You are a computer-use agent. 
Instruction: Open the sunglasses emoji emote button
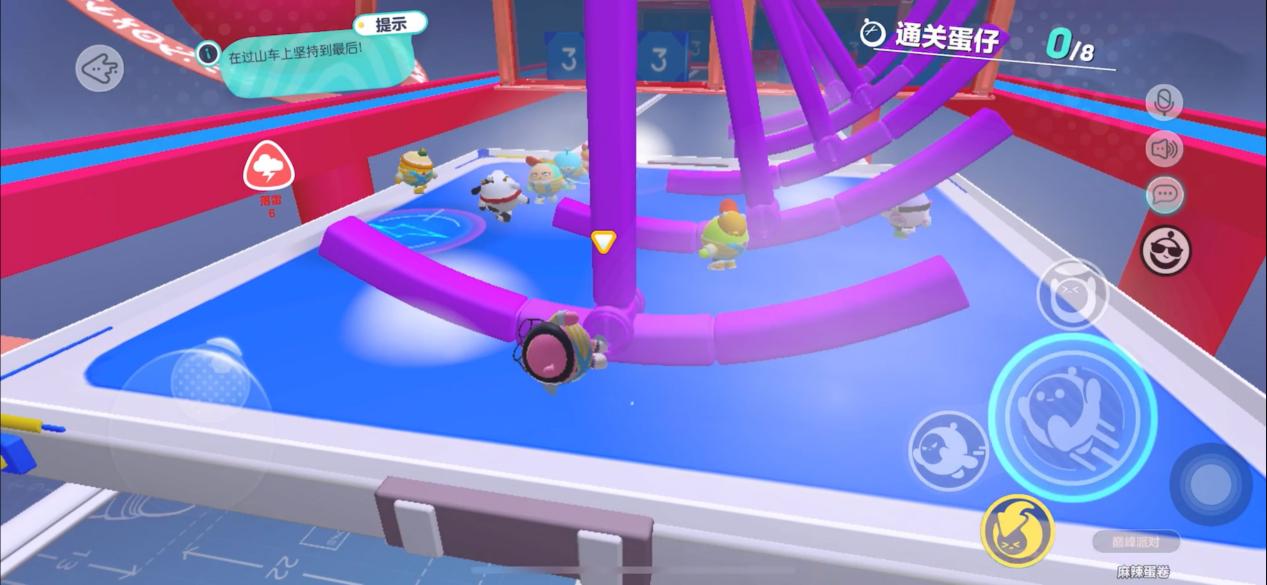pyautogui.click(x=1166, y=249)
